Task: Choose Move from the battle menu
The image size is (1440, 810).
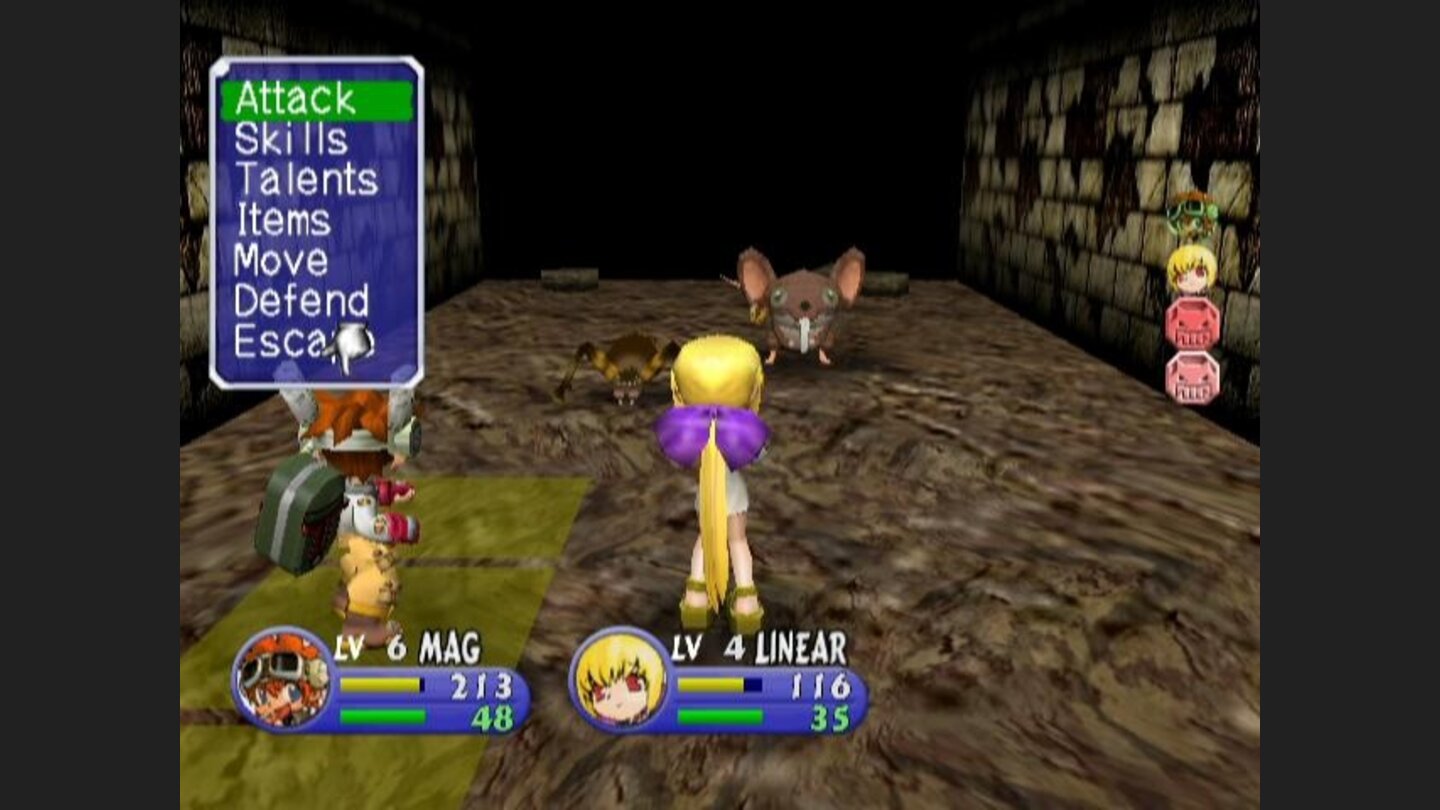Action: point(280,259)
